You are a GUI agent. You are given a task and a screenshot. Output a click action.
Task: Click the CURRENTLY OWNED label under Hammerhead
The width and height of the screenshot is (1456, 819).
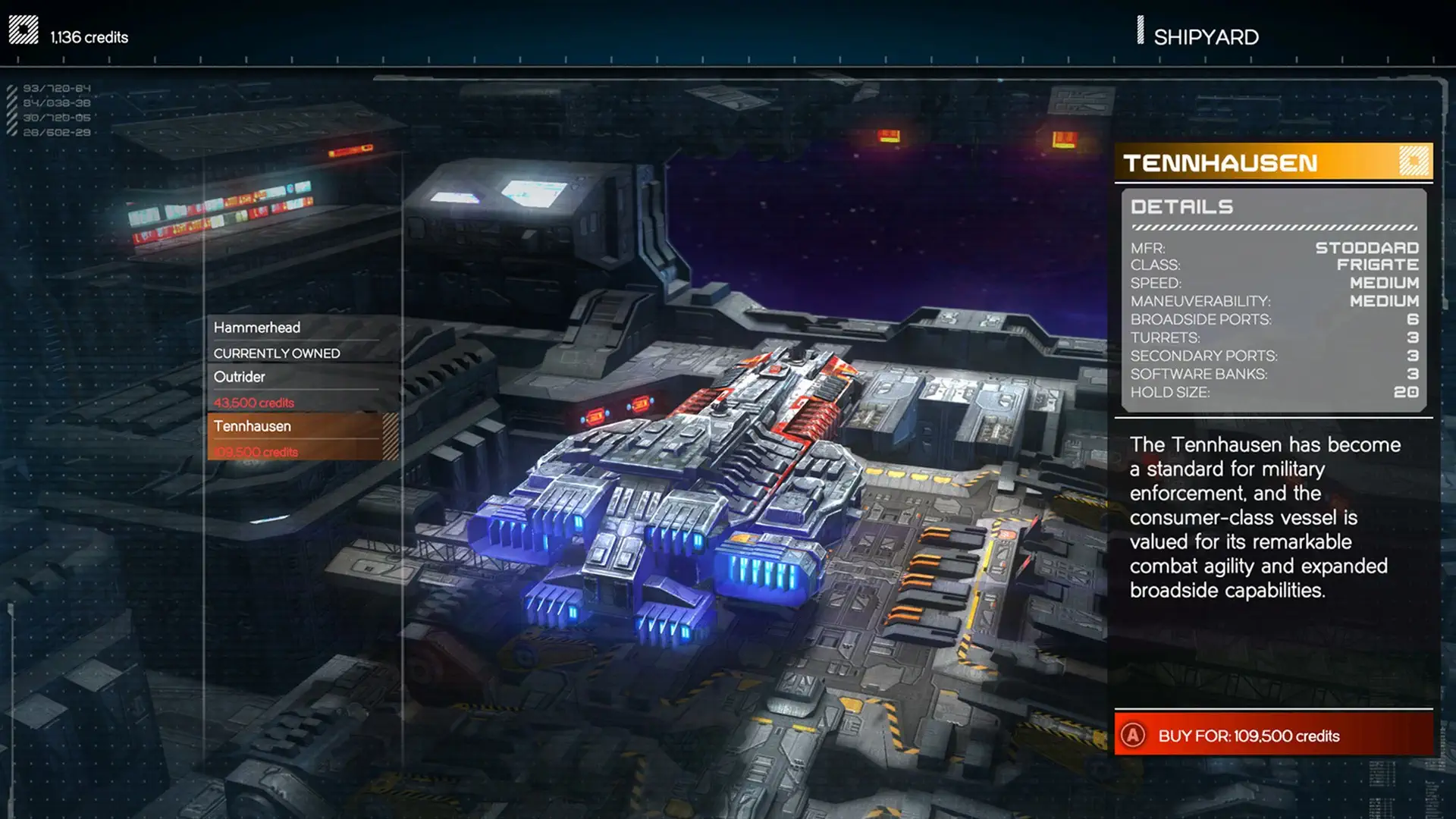pyautogui.click(x=278, y=353)
